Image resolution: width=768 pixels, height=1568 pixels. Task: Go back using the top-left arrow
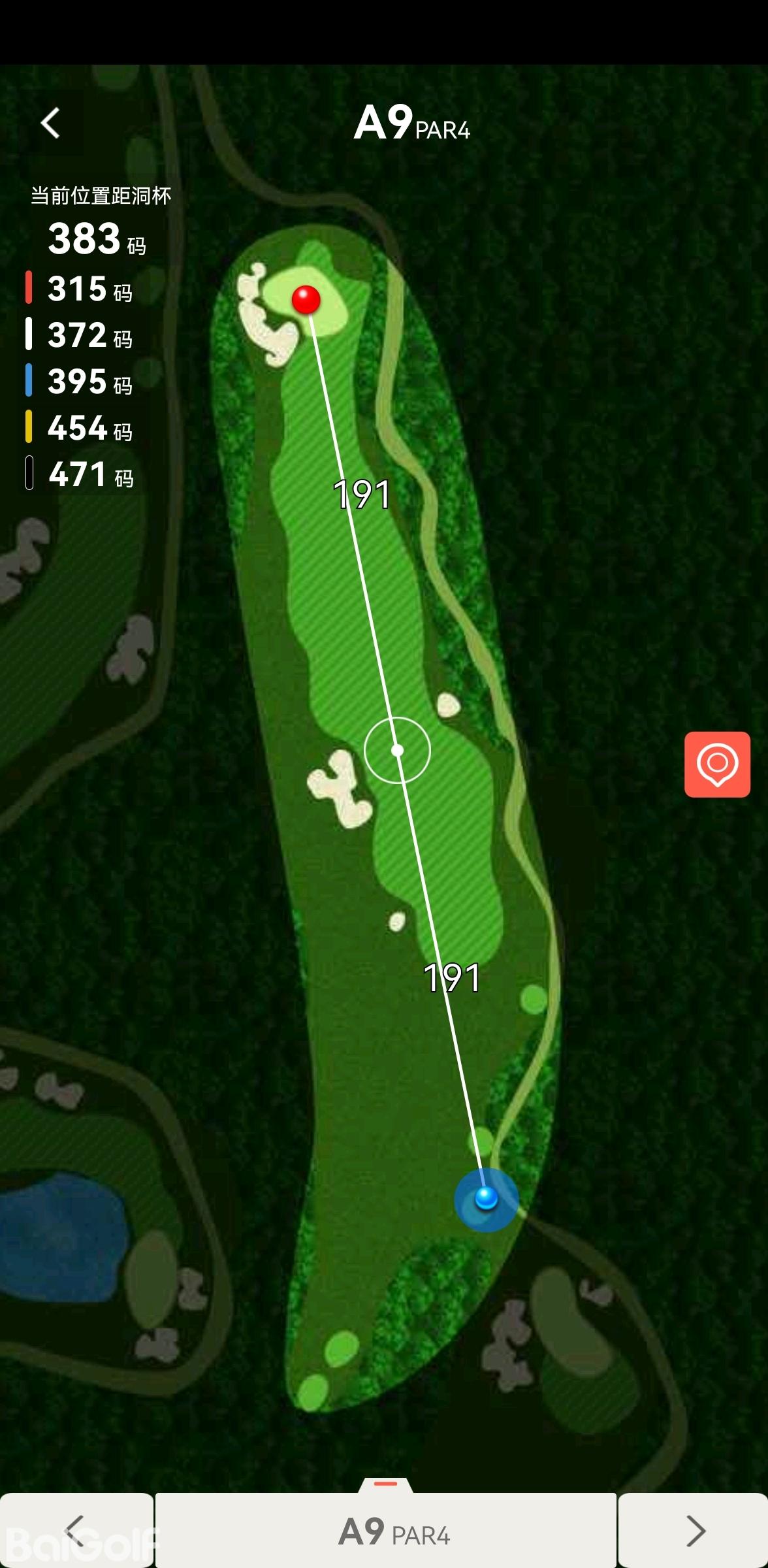click(51, 123)
